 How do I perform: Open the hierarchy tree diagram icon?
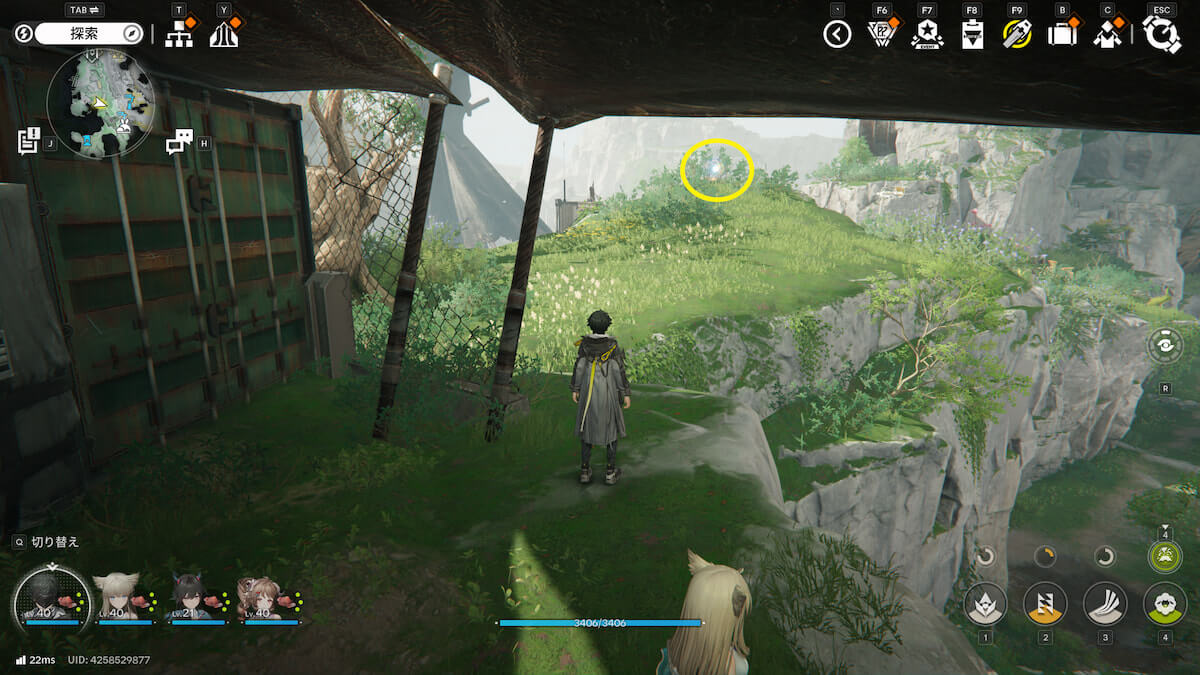tap(179, 34)
